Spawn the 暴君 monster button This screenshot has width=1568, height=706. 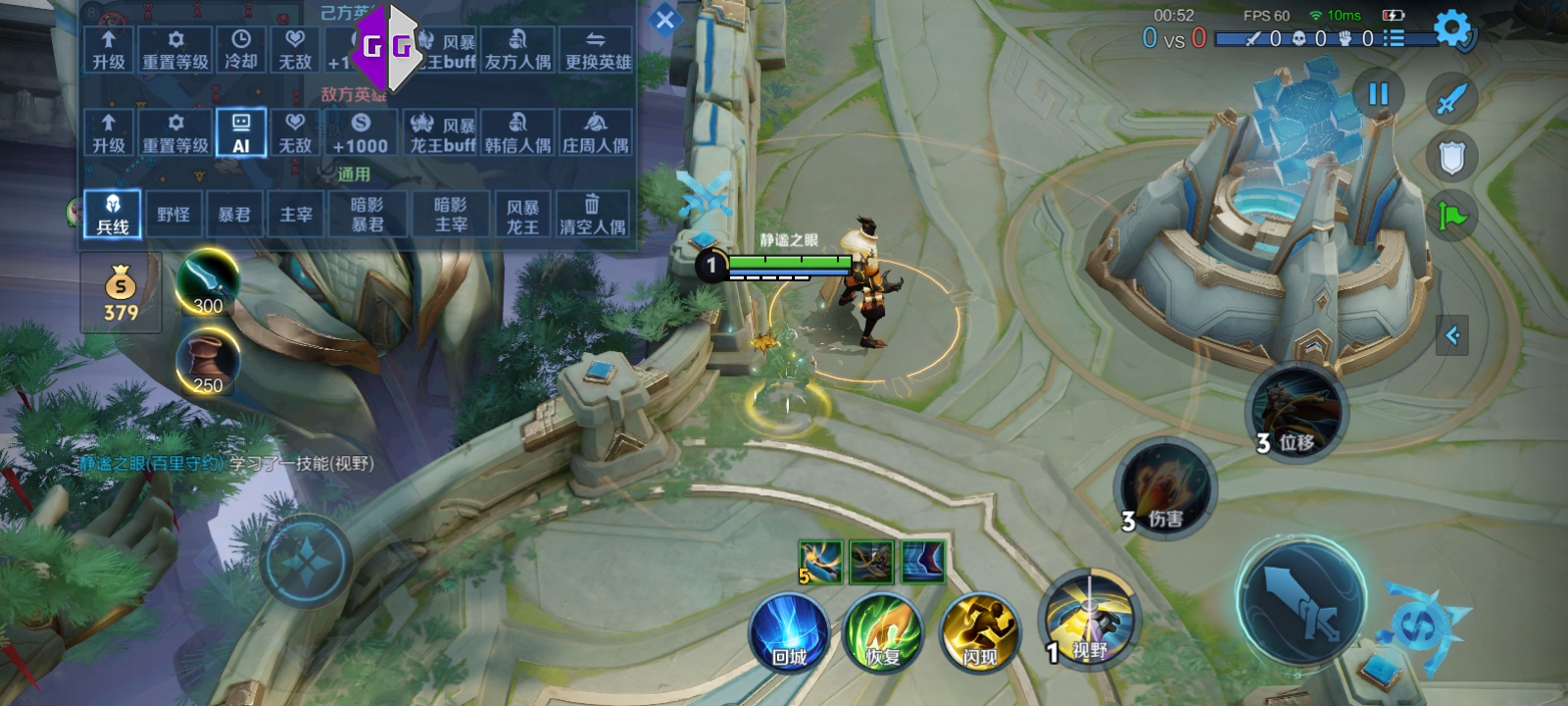tap(233, 215)
